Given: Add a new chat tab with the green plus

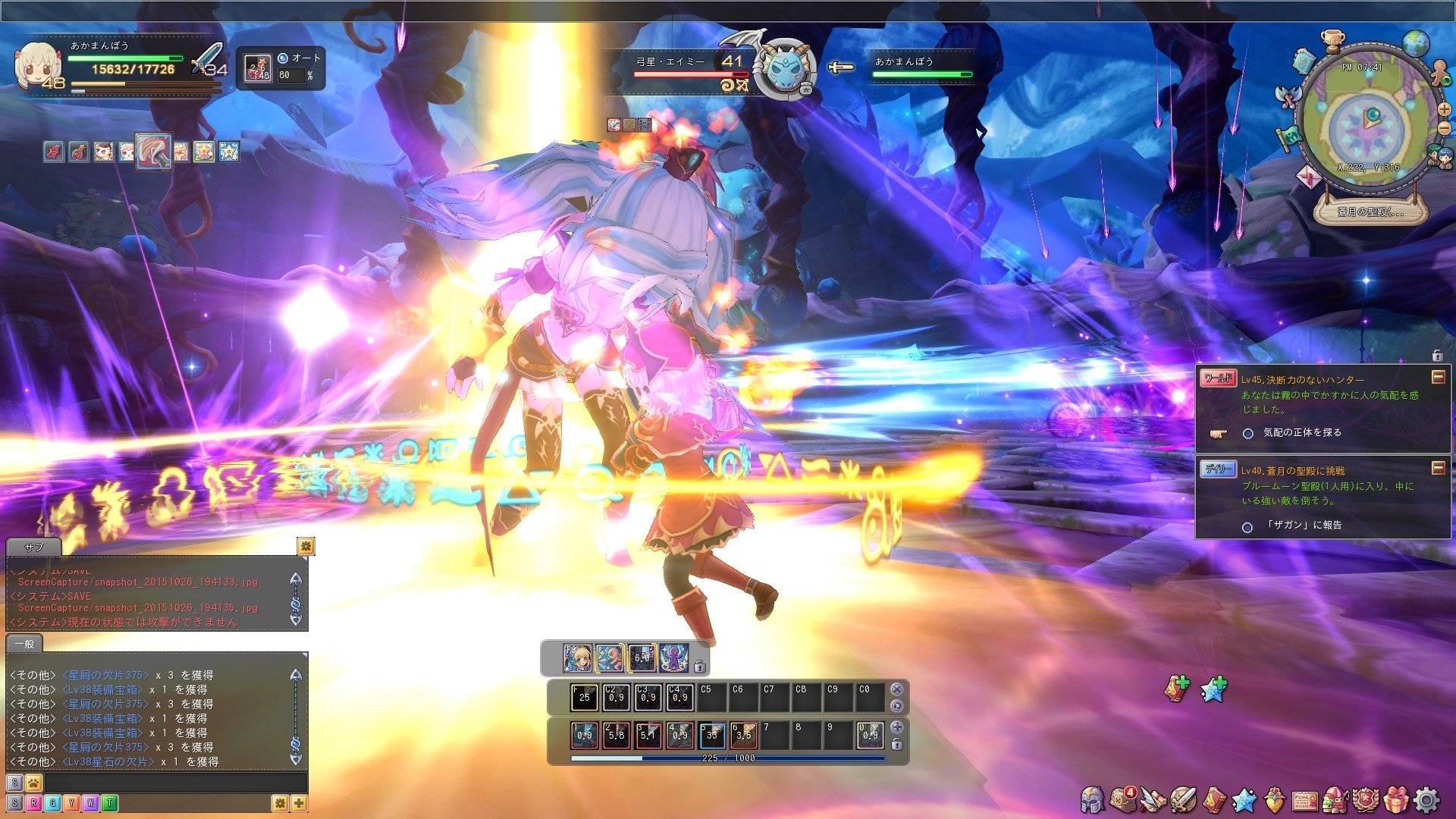Looking at the screenshot, I should [300, 802].
